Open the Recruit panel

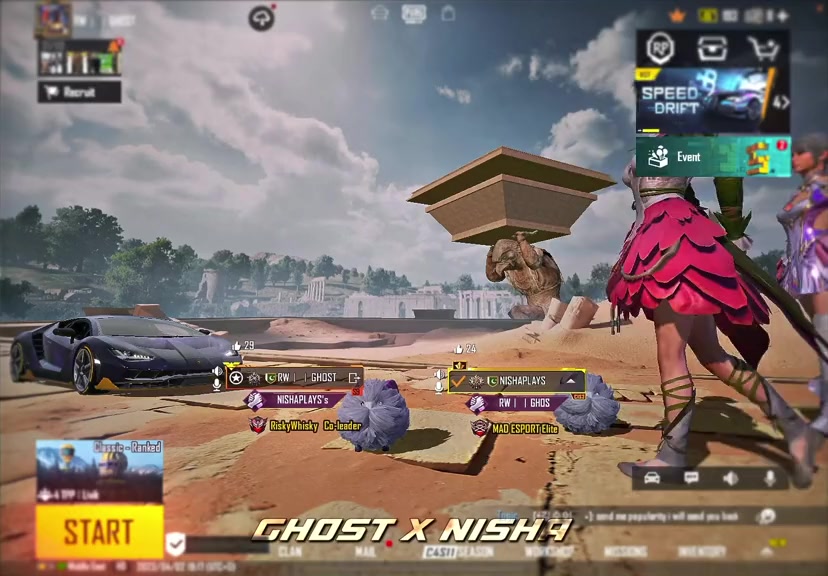[x=79, y=92]
